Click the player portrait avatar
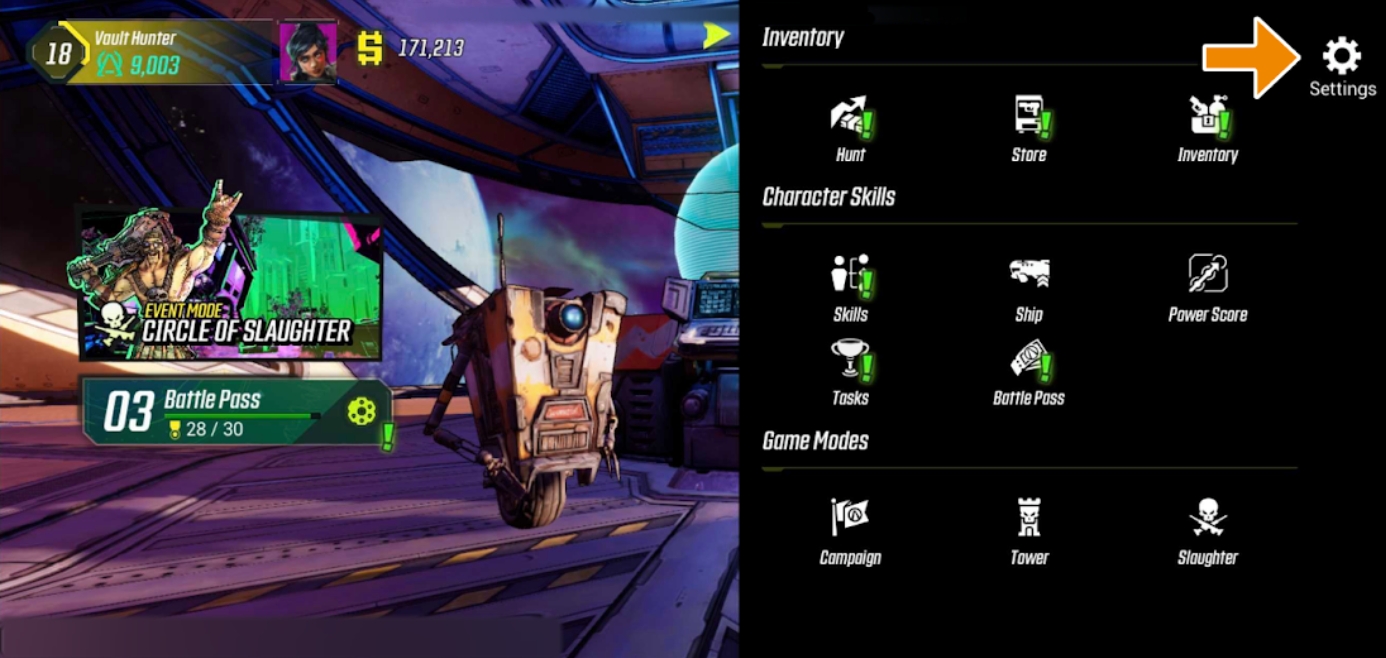 click(308, 51)
